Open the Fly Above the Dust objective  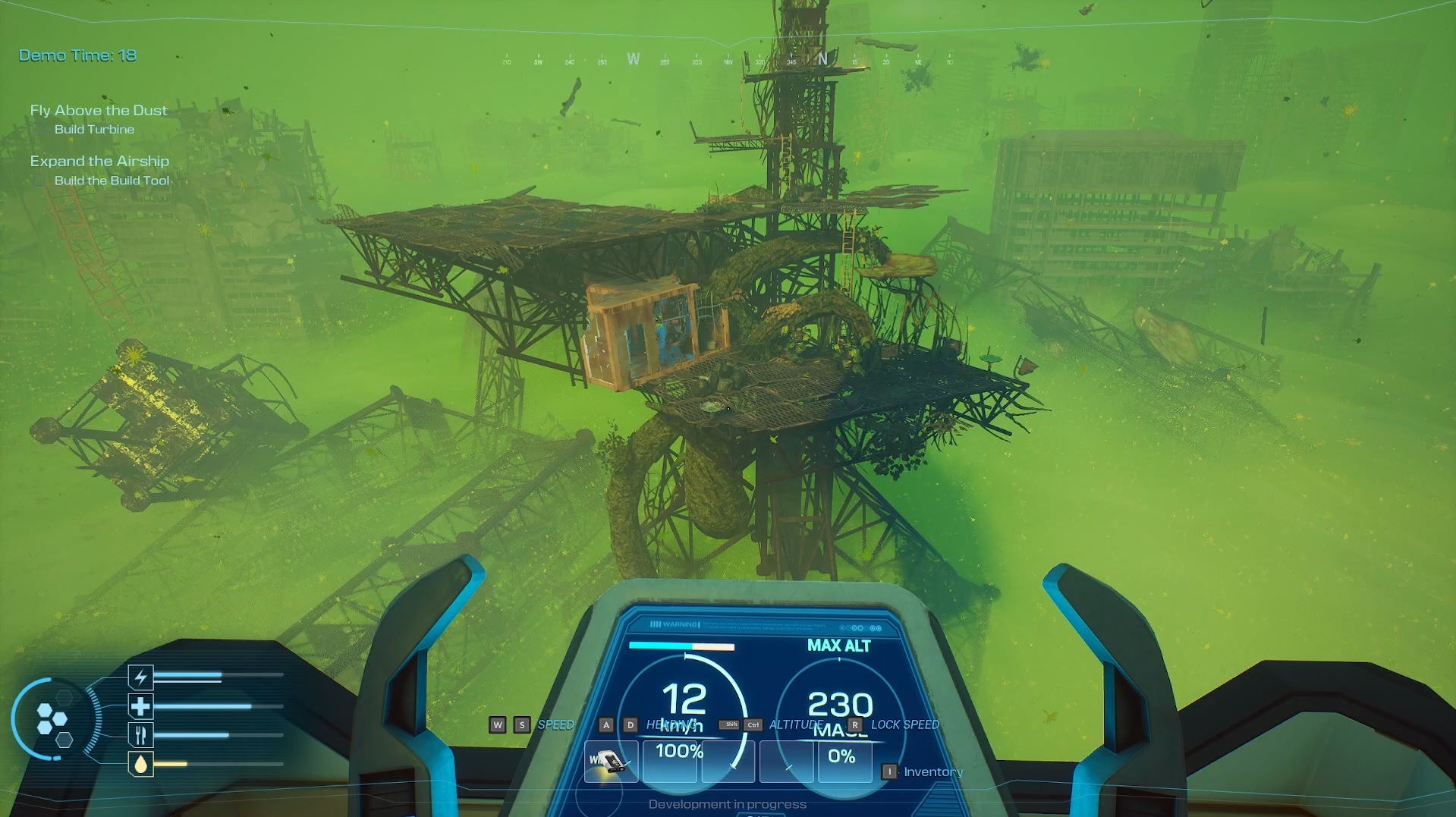pyautogui.click(x=99, y=111)
